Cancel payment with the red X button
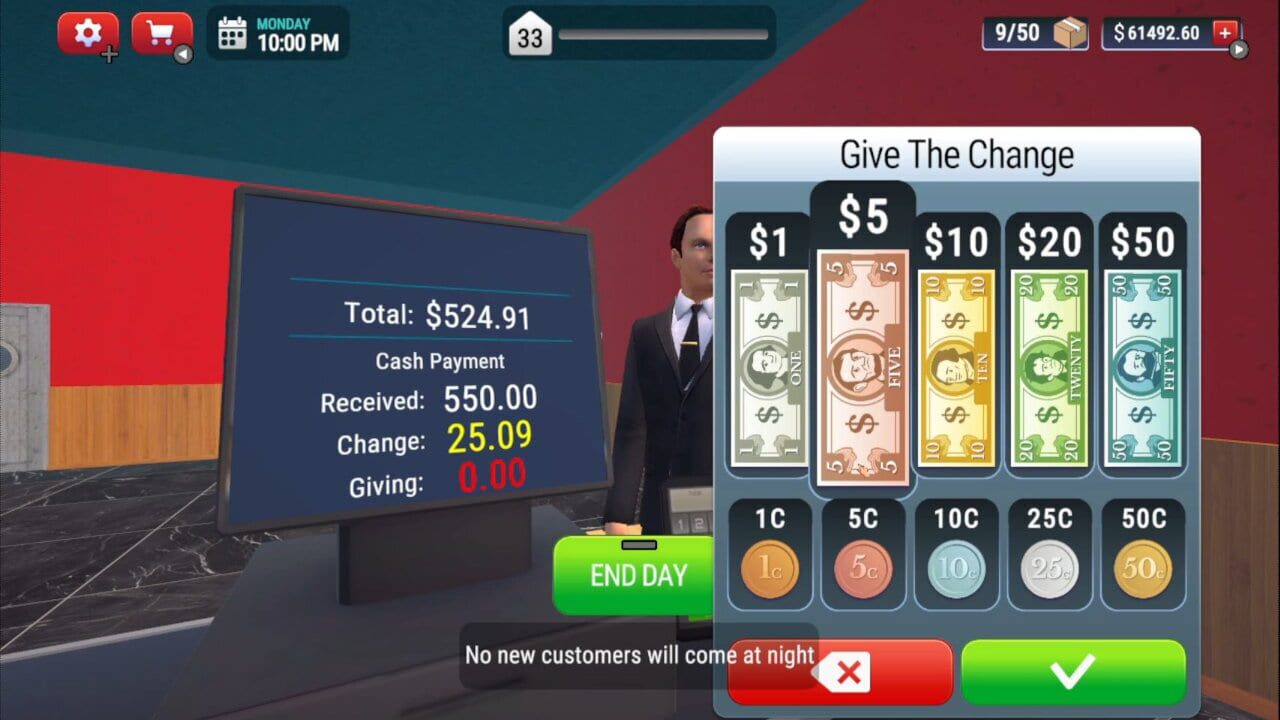The height and width of the screenshot is (720, 1280). pos(838,671)
